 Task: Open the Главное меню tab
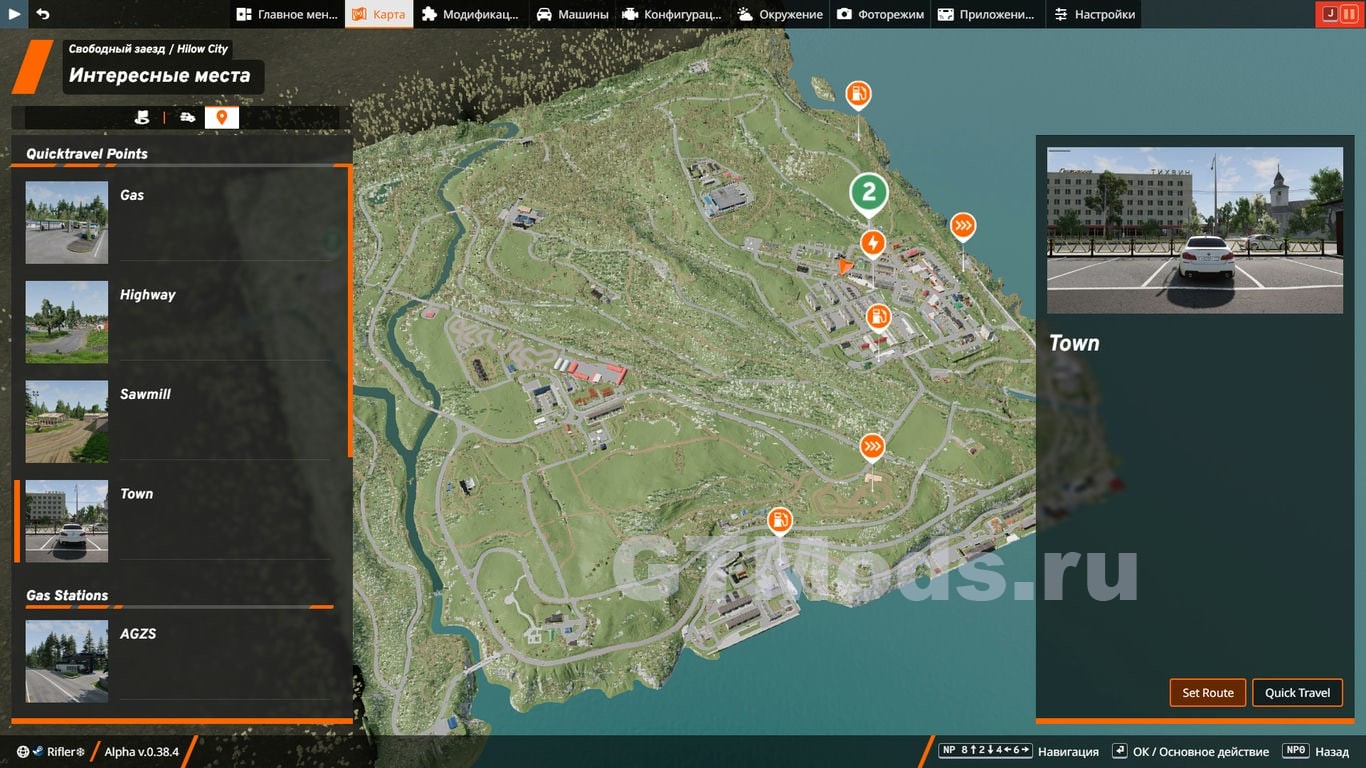point(287,14)
